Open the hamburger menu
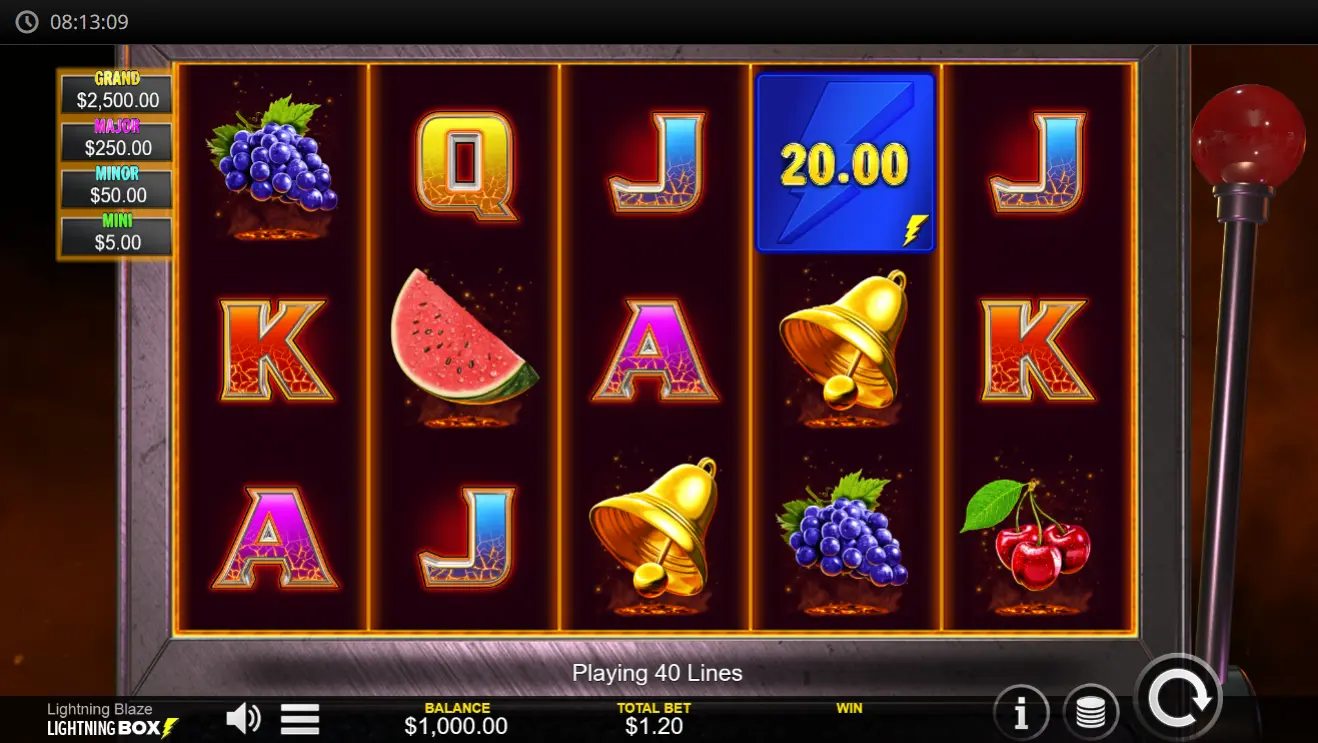The height and width of the screenshot is (743, 1318). point(299,718)
